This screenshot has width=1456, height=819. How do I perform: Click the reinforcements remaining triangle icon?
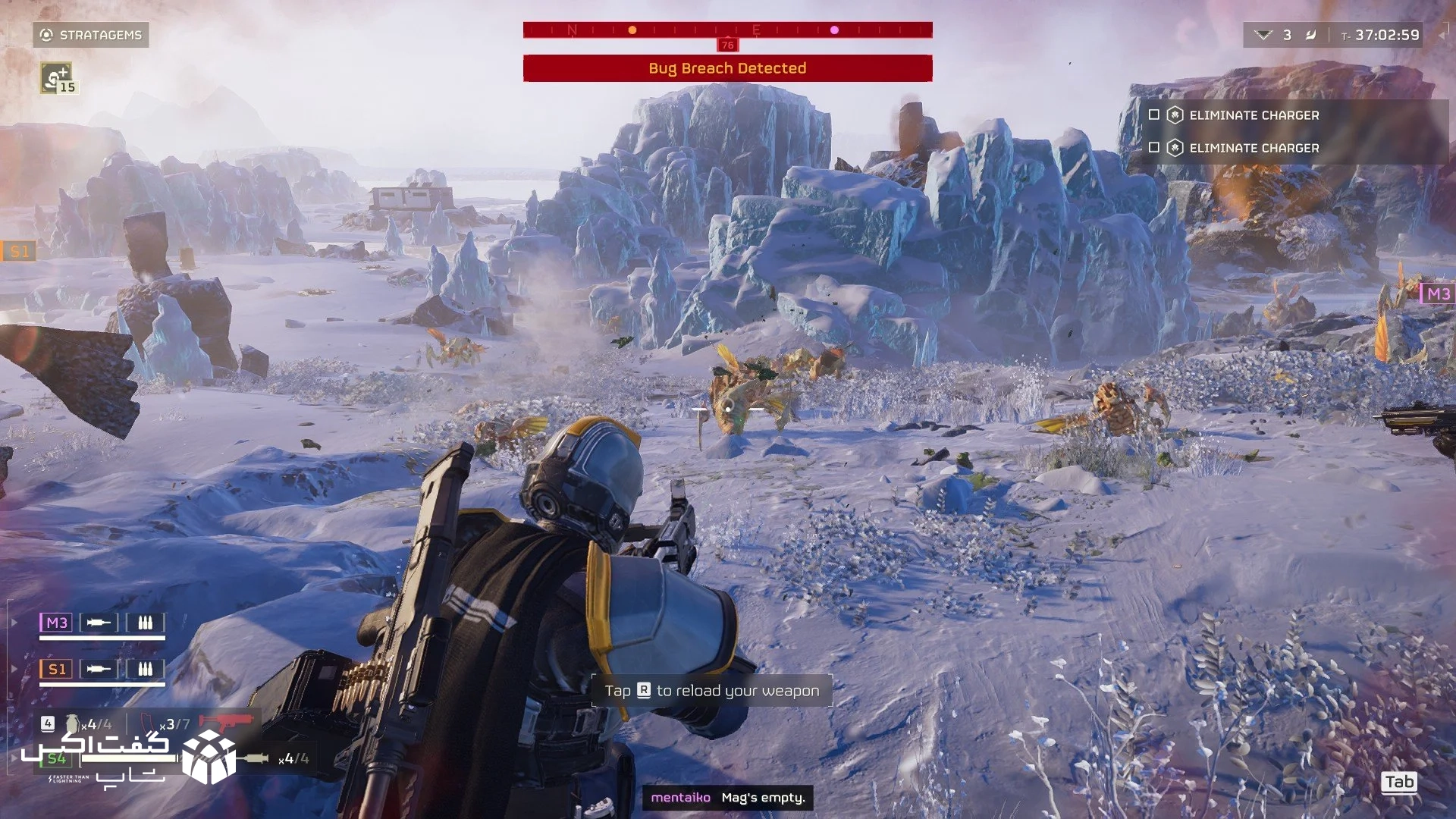1263,35
